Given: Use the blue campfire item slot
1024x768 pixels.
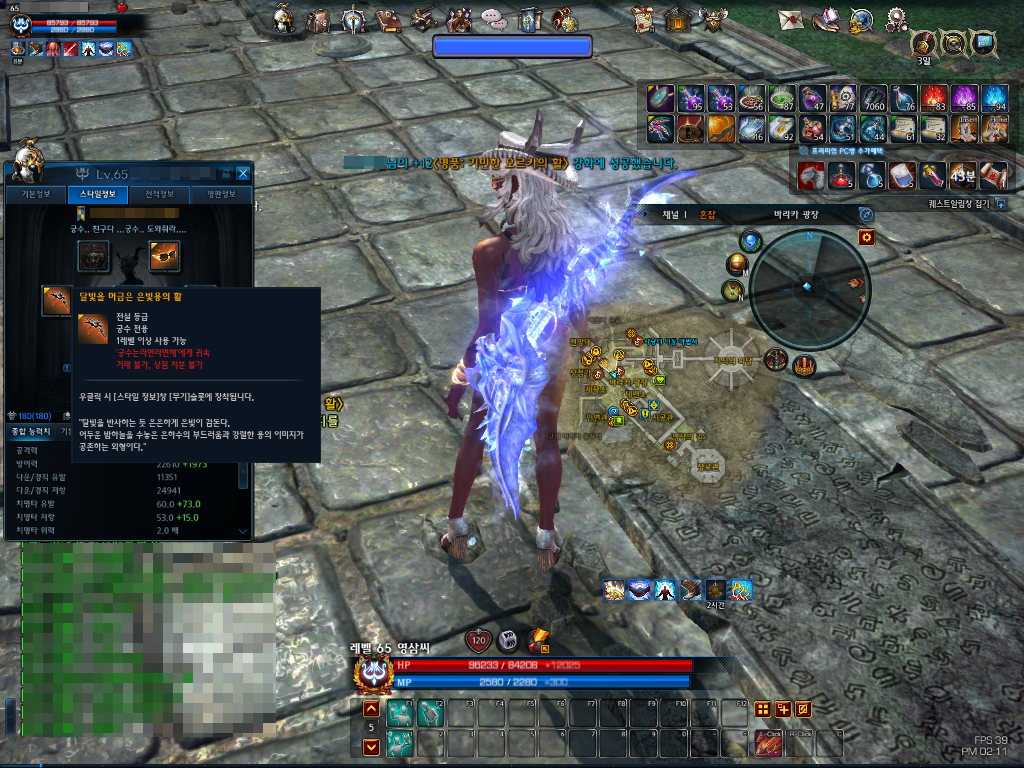Looking at the screenshot, I should (995, 98).
